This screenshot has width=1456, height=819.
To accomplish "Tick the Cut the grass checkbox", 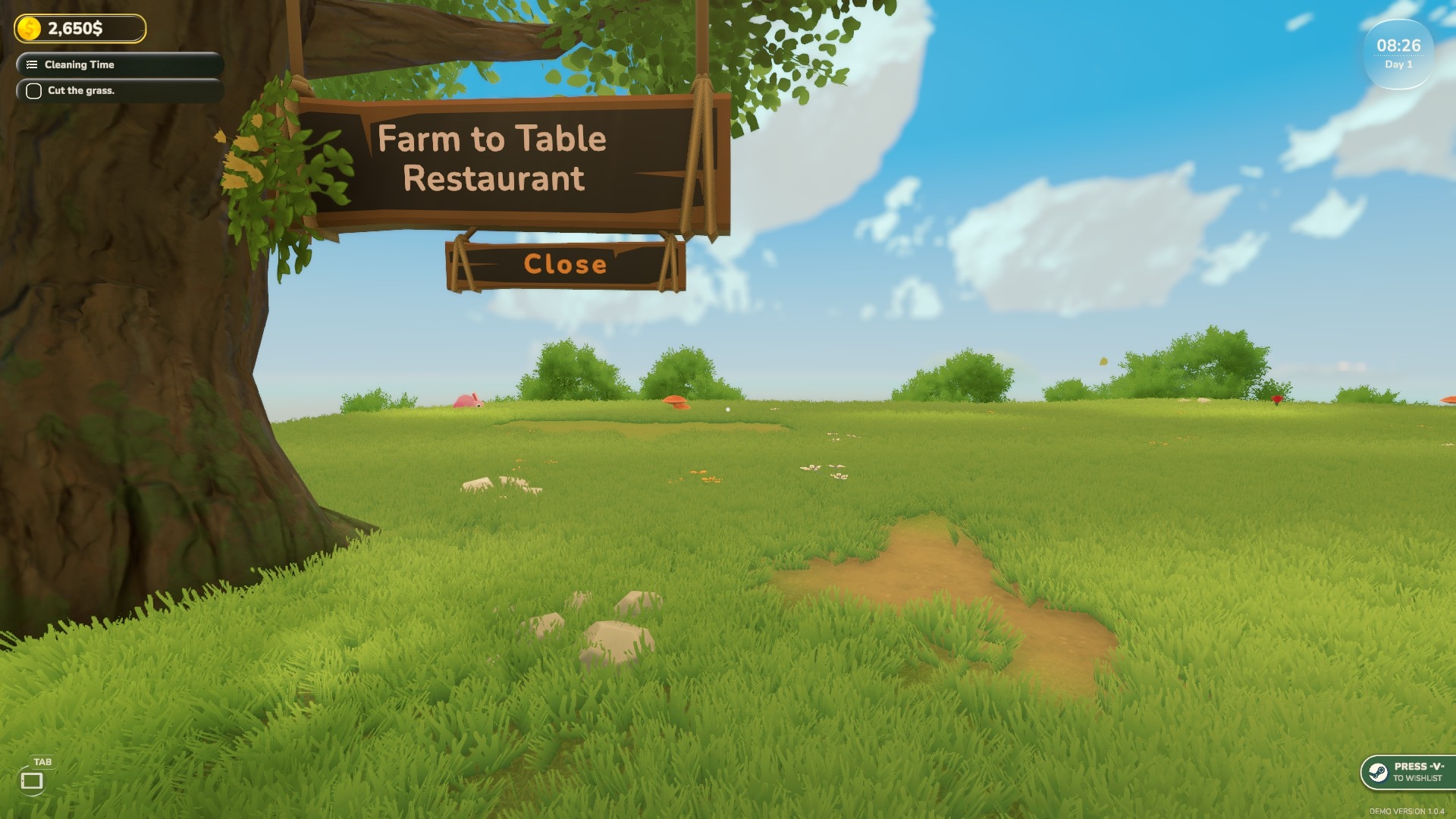I will pos(33,91).
